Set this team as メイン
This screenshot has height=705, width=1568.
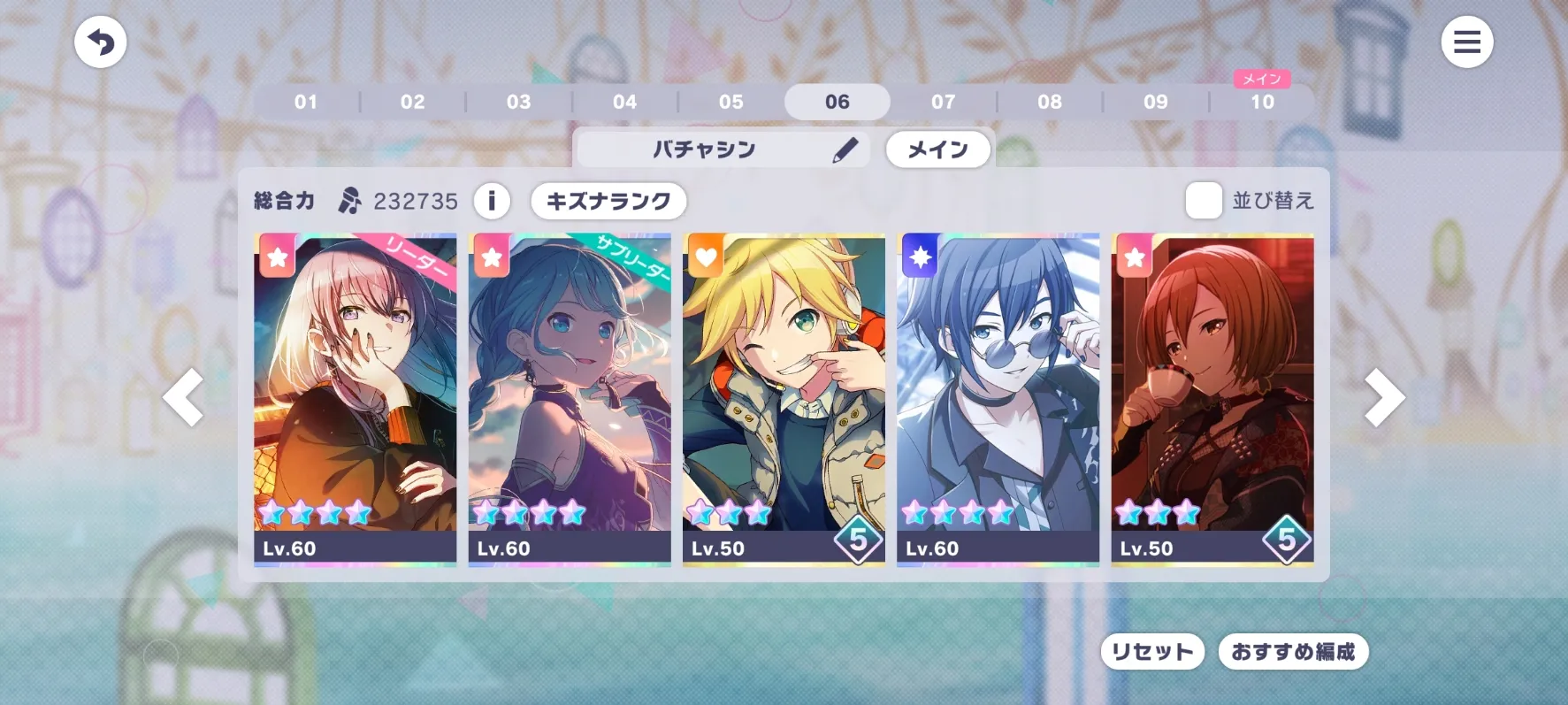pos(937,149)
